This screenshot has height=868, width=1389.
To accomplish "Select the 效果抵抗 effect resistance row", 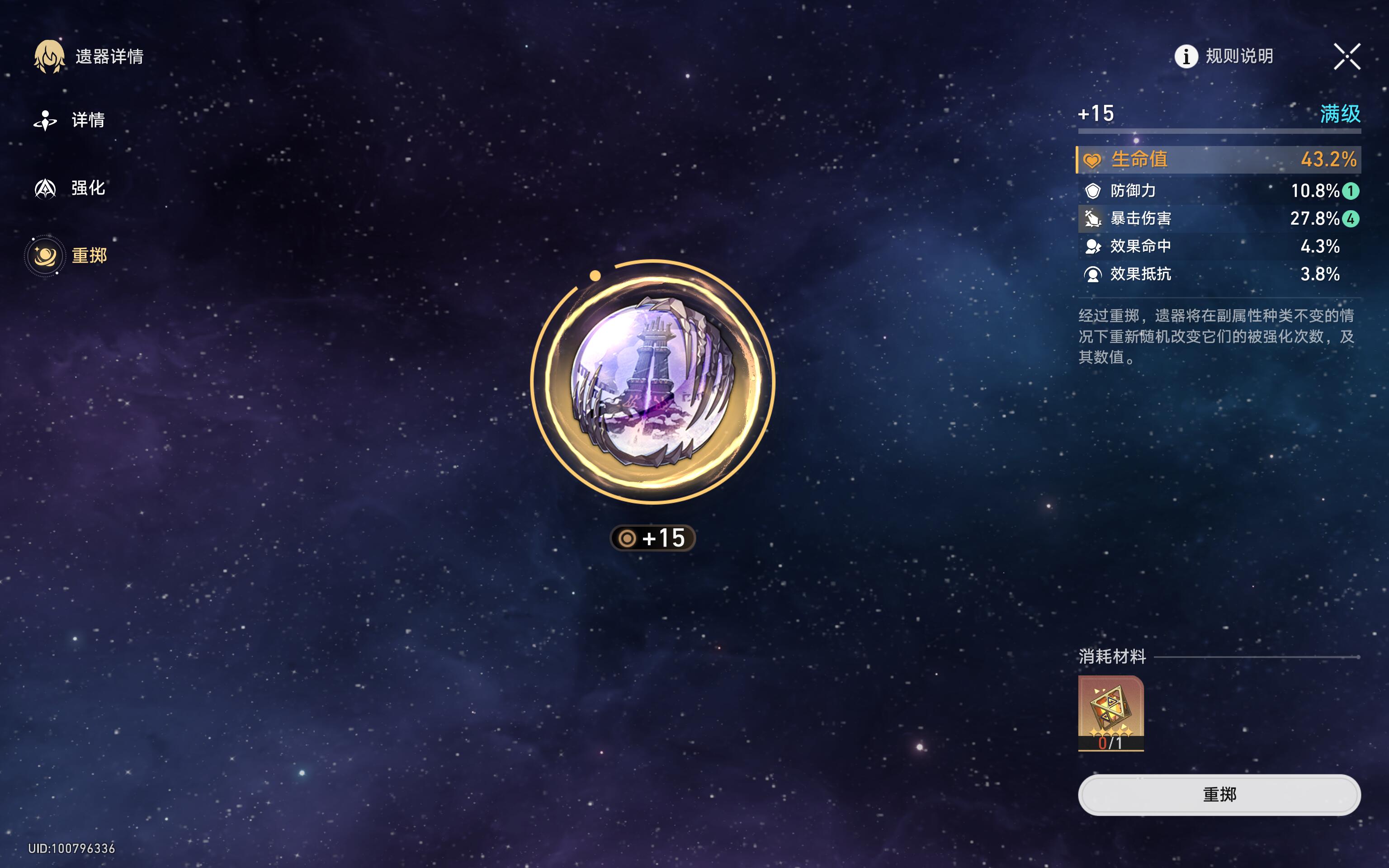I will pos(1219,274).
